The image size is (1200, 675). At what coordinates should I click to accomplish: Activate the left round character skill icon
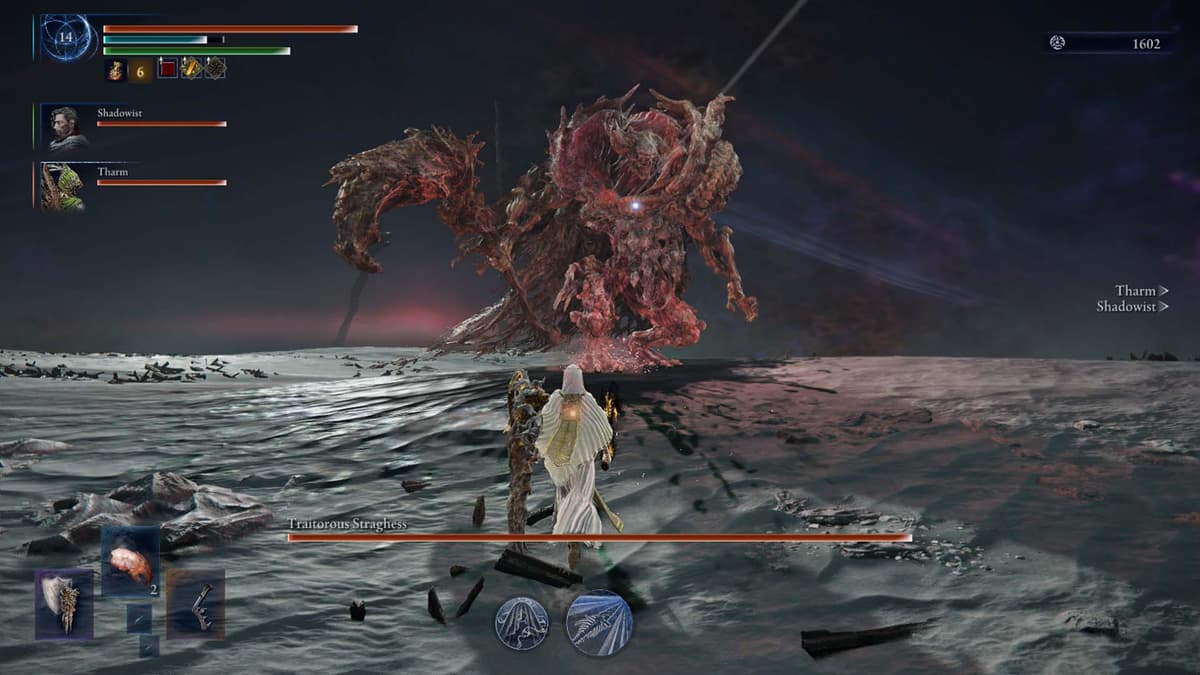(520, 623)
